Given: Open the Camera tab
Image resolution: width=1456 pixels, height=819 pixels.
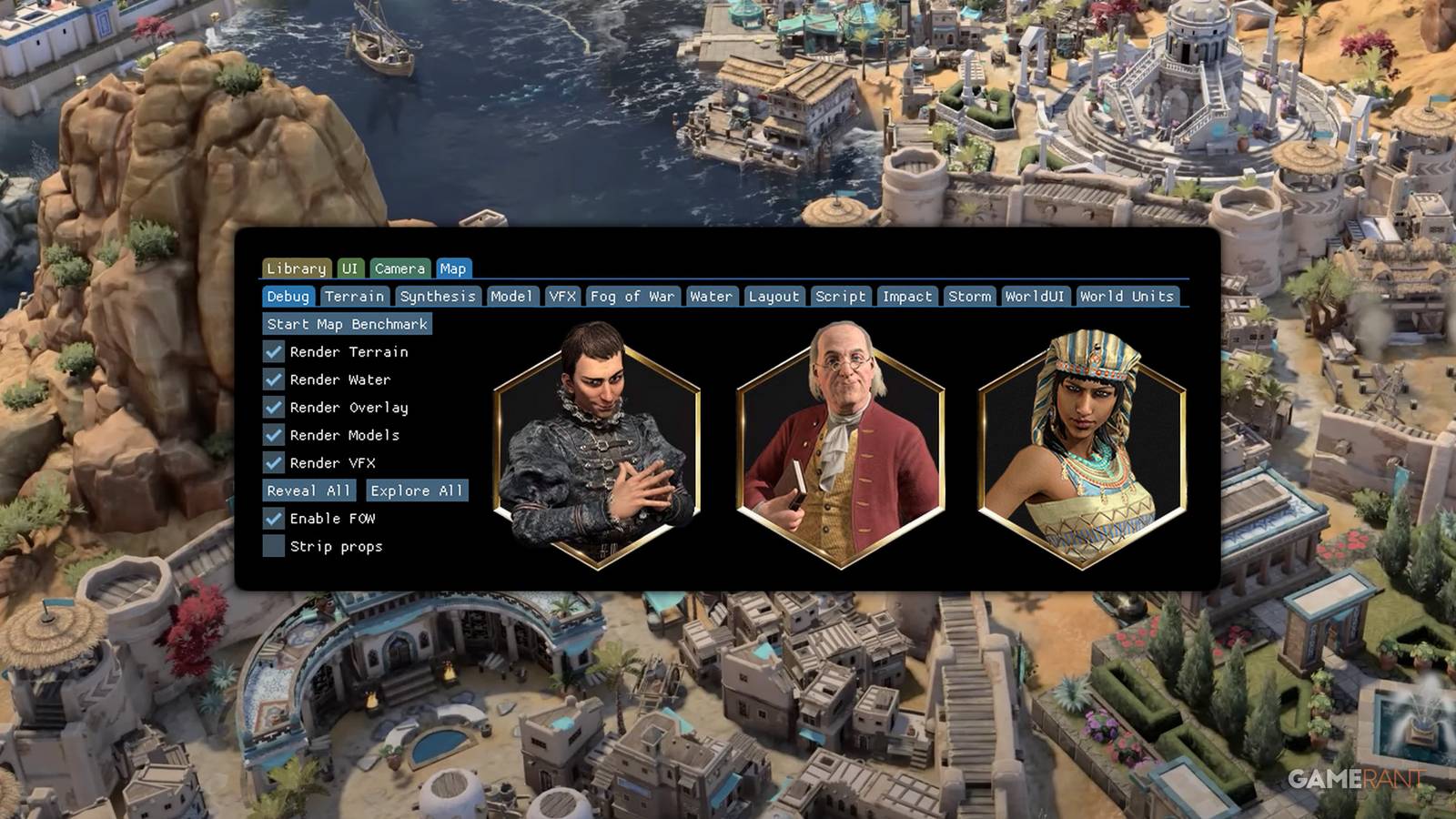Looking at the screenshot, I should [400, 268].
